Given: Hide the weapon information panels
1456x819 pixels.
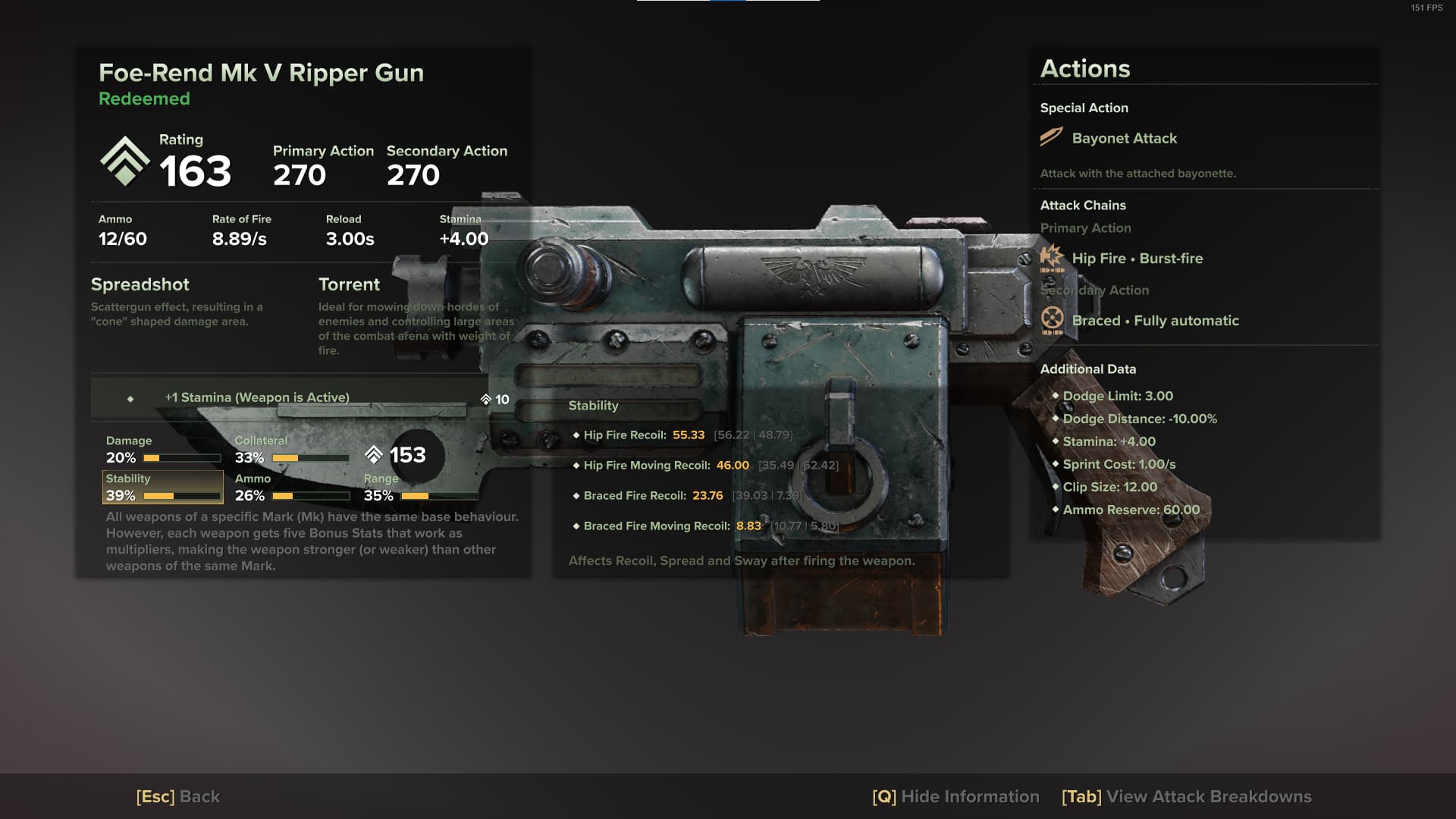Looking at the screenshot, I should (955, 796).
